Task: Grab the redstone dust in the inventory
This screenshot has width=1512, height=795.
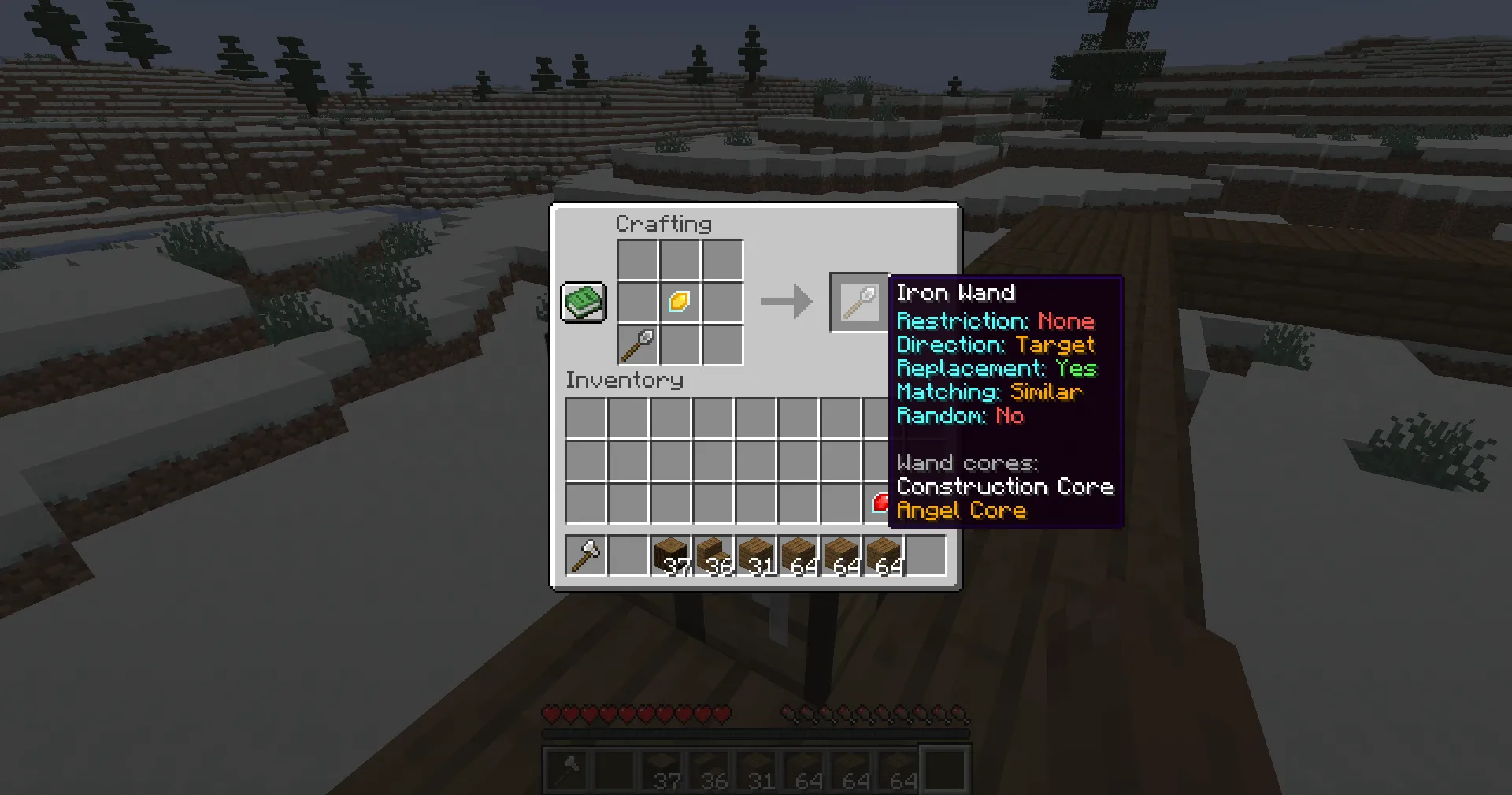Action: 884,504
